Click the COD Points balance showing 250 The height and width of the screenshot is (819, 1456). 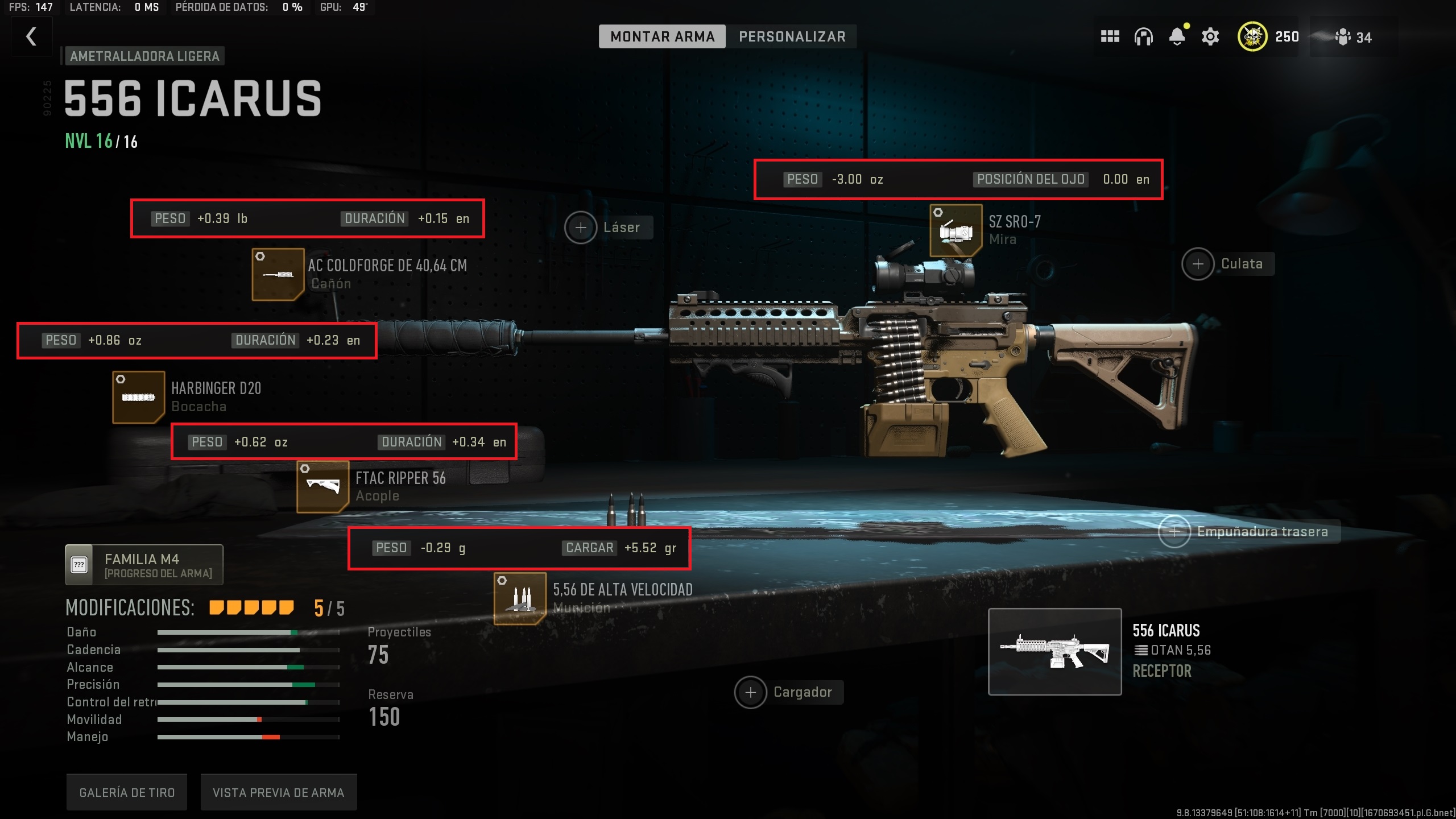[1269, 36]
